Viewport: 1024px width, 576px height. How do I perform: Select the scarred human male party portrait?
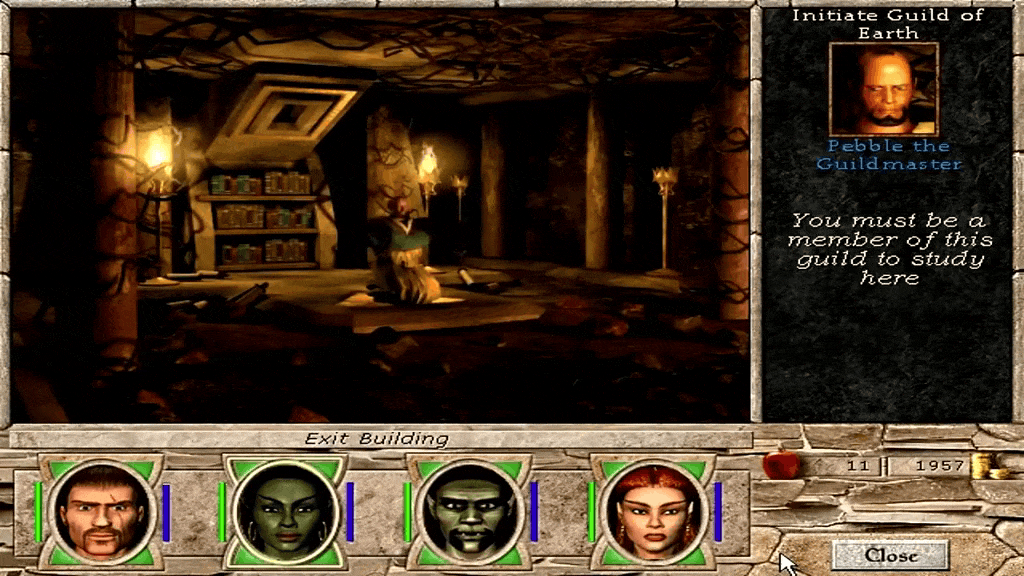98,511
